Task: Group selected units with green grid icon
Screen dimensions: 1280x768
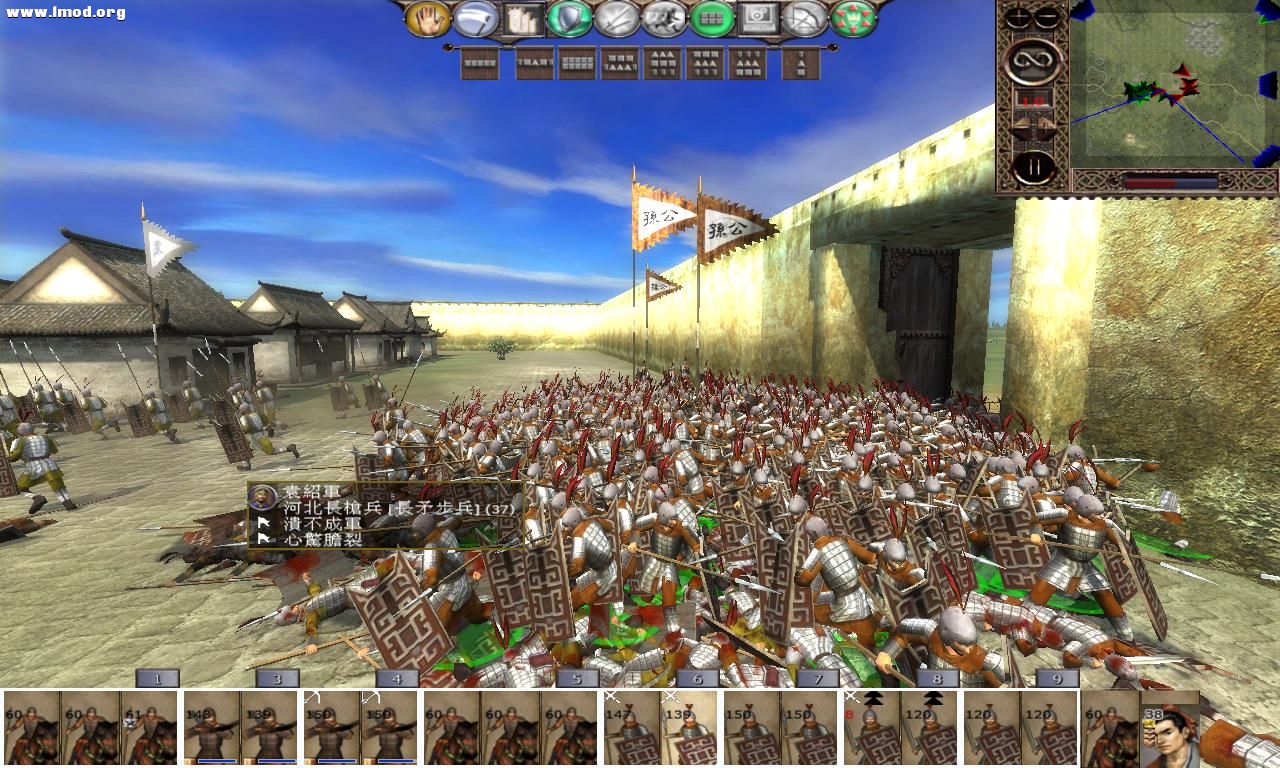Action: coord(712,17)
